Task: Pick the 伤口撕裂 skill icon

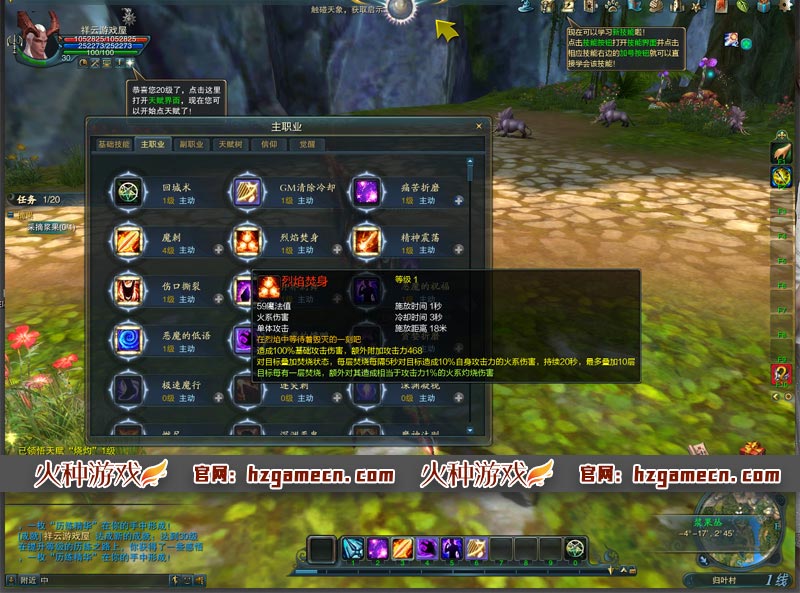Action: (x=128, y=290)
